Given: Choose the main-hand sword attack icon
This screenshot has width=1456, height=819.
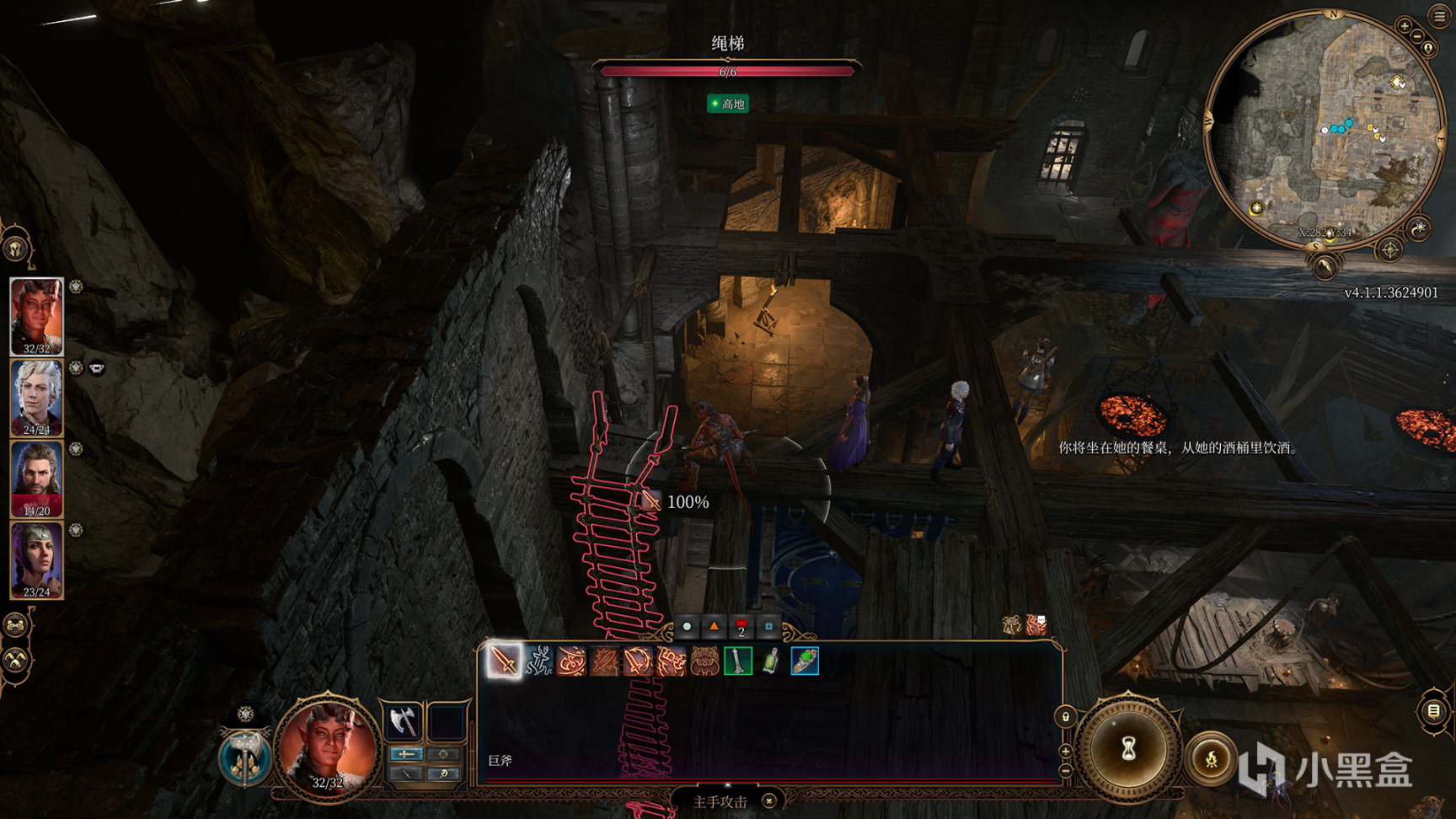Looking at the screenshot, I should point(504,661).
